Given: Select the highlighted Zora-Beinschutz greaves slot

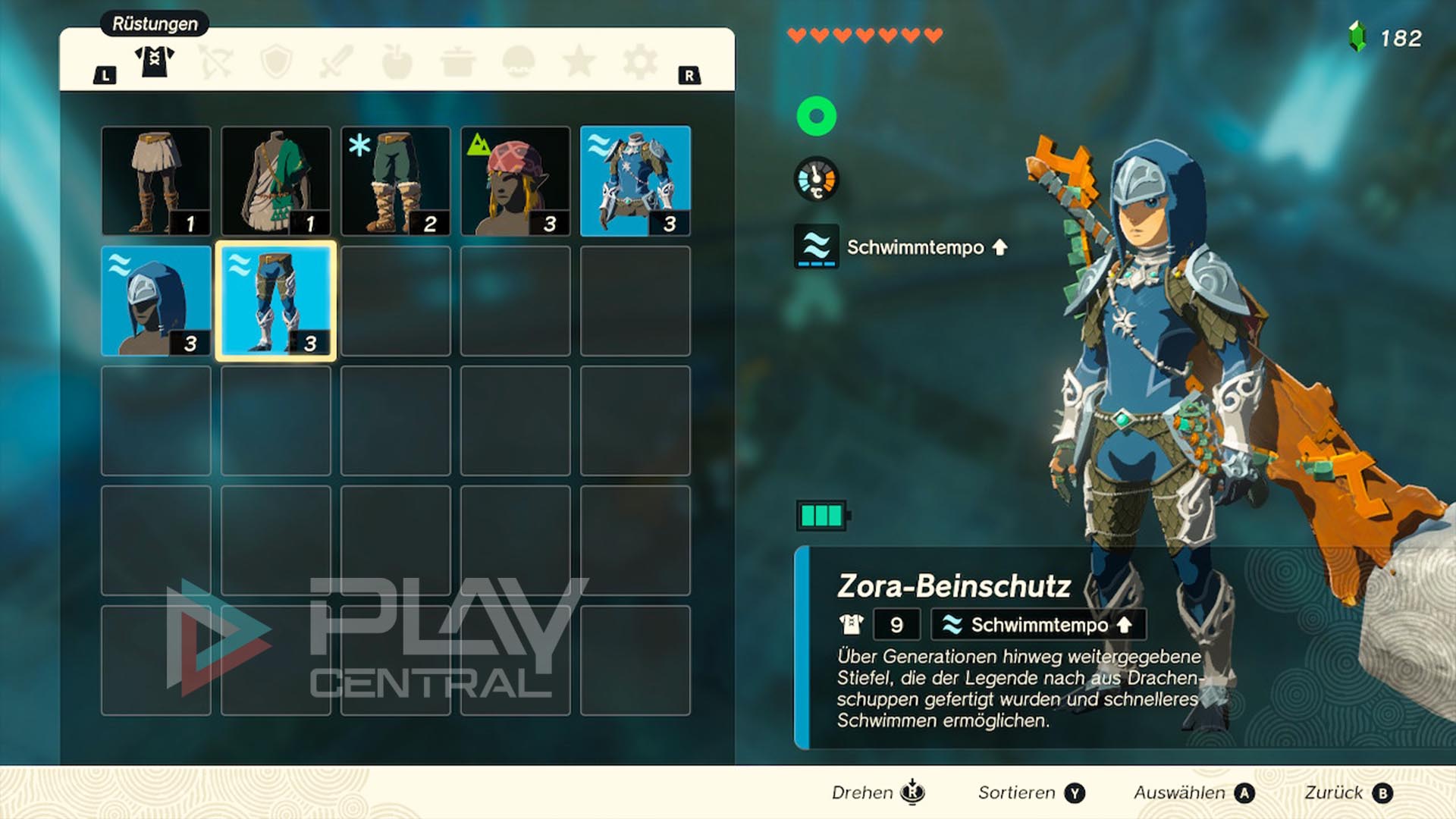Looking at the screenshot, I should pos(276,301).
